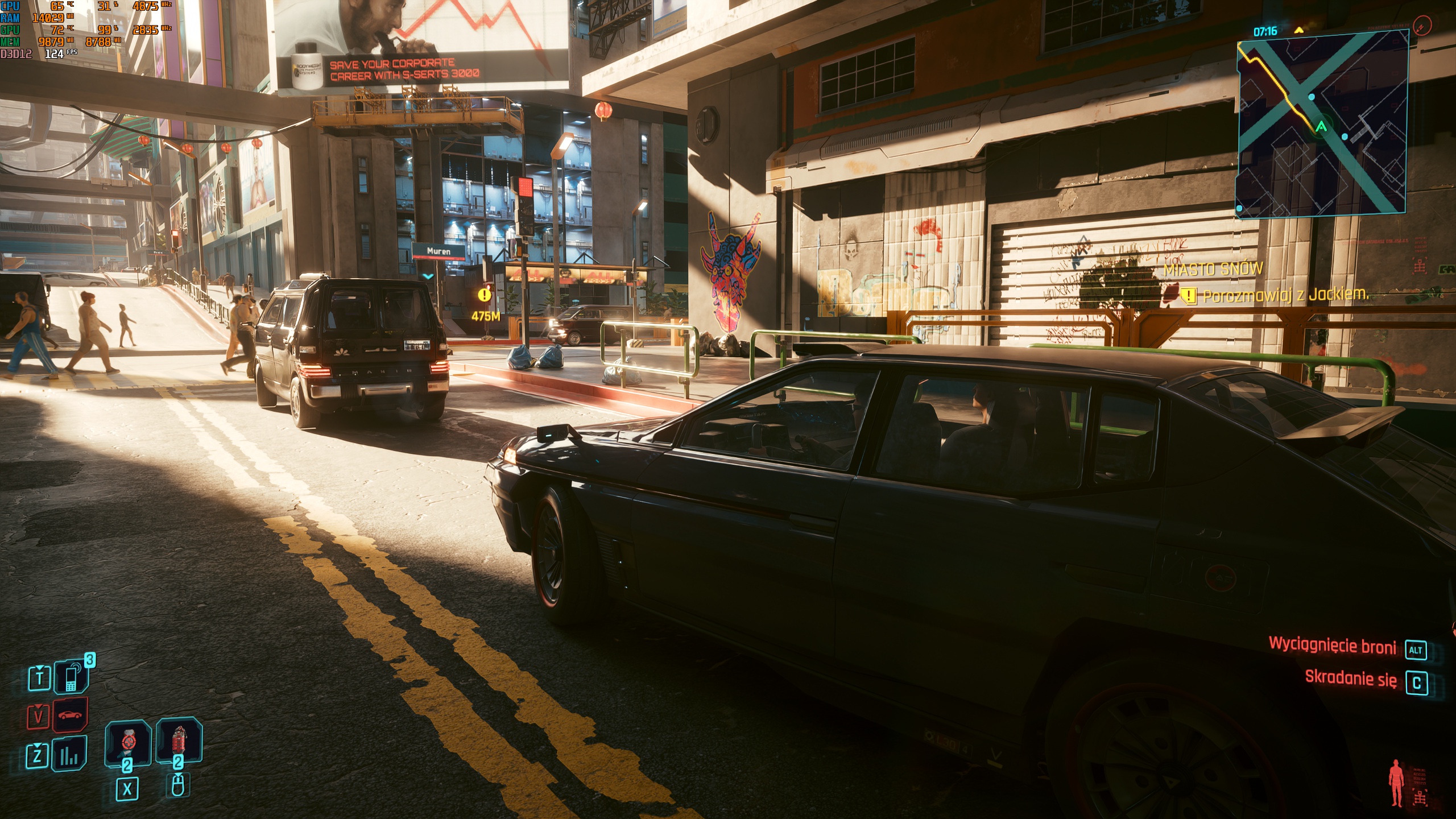Select the red car vehicle-call icon
This screenshot has width=1456, height=819.
pyautogui.click(x=71, y=715)
